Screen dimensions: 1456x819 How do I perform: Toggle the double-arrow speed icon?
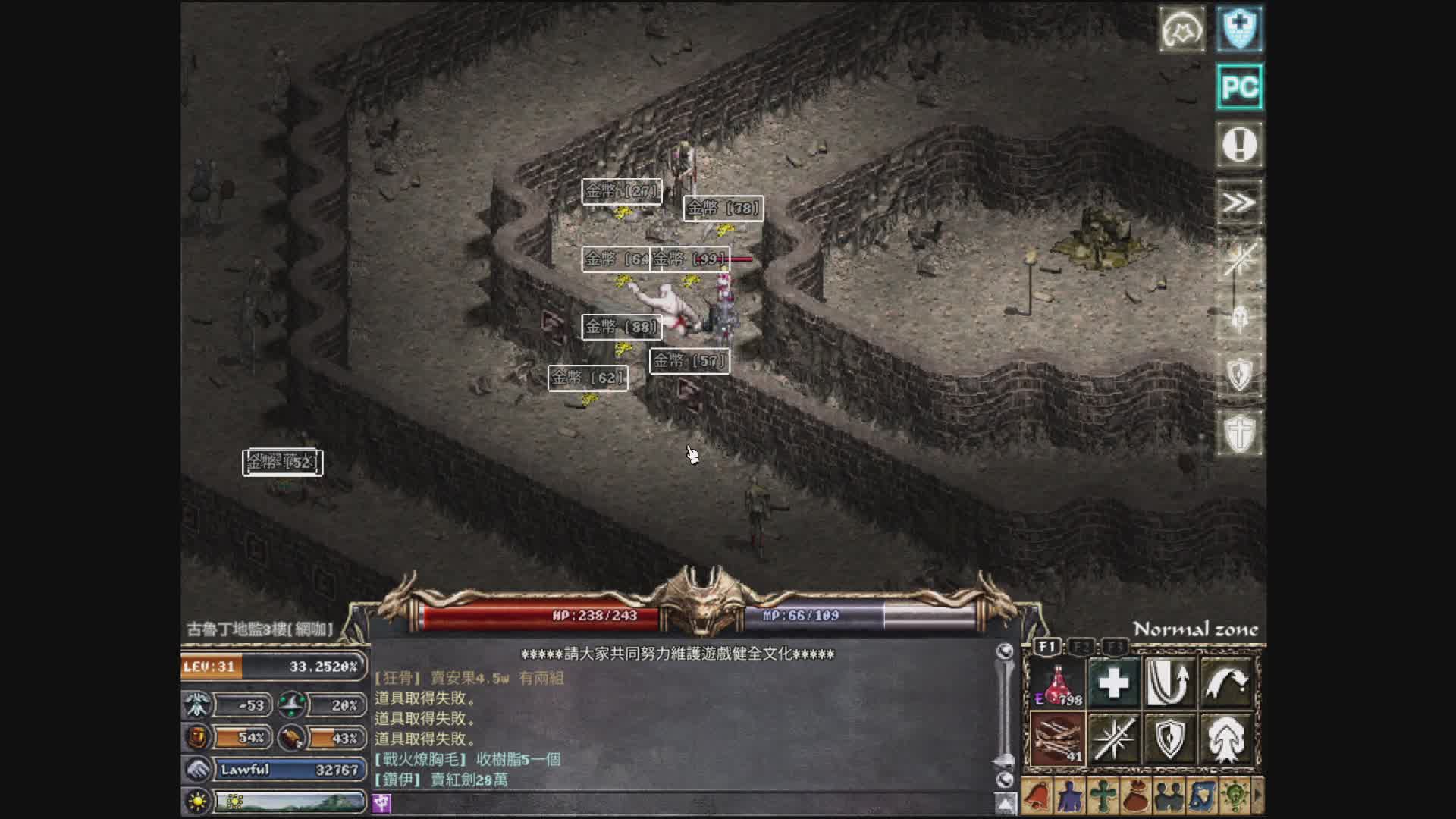pos(1240,202)
